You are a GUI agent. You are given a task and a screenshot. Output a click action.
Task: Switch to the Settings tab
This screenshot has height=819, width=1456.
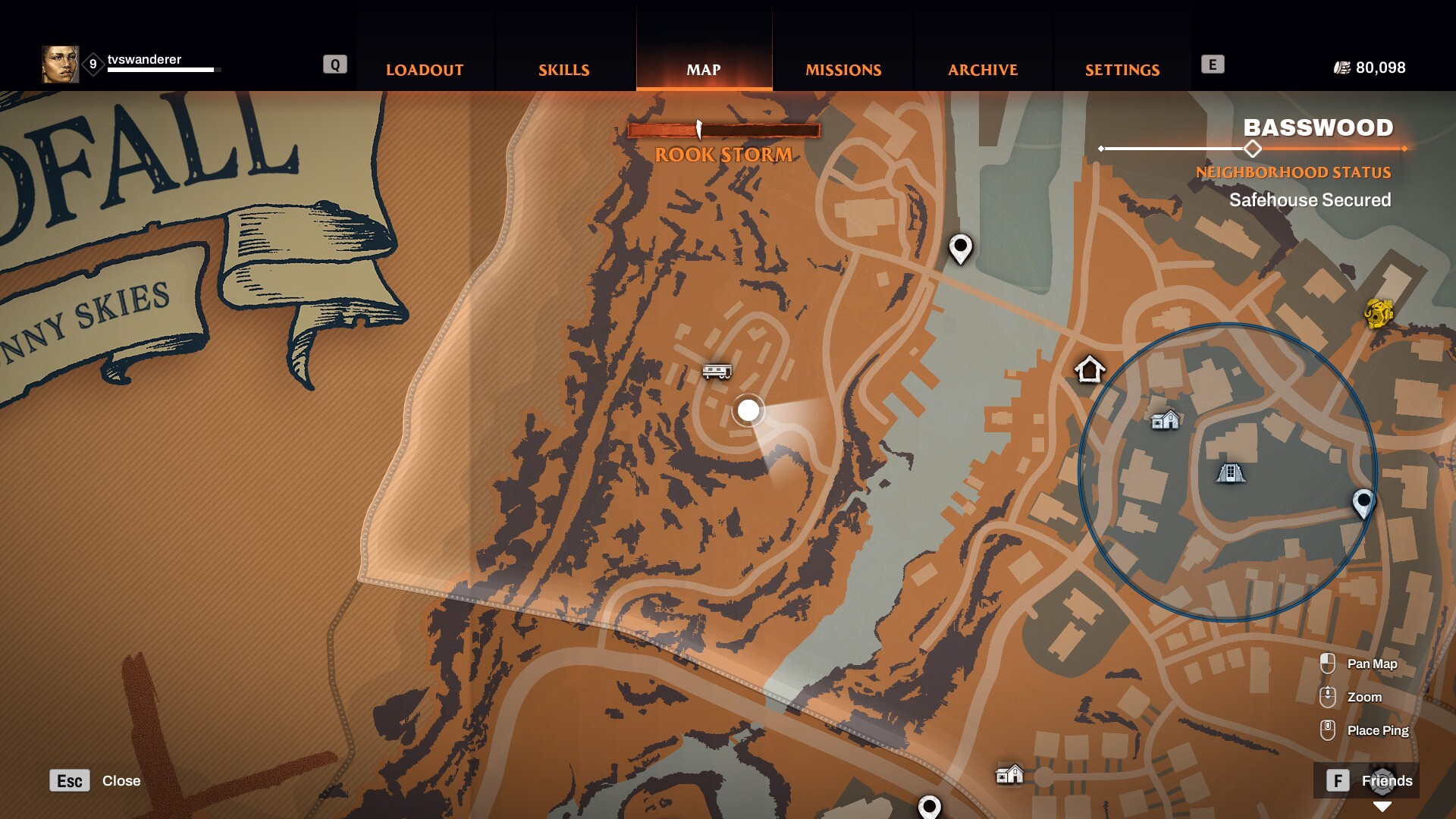[x=1122, y=70]
